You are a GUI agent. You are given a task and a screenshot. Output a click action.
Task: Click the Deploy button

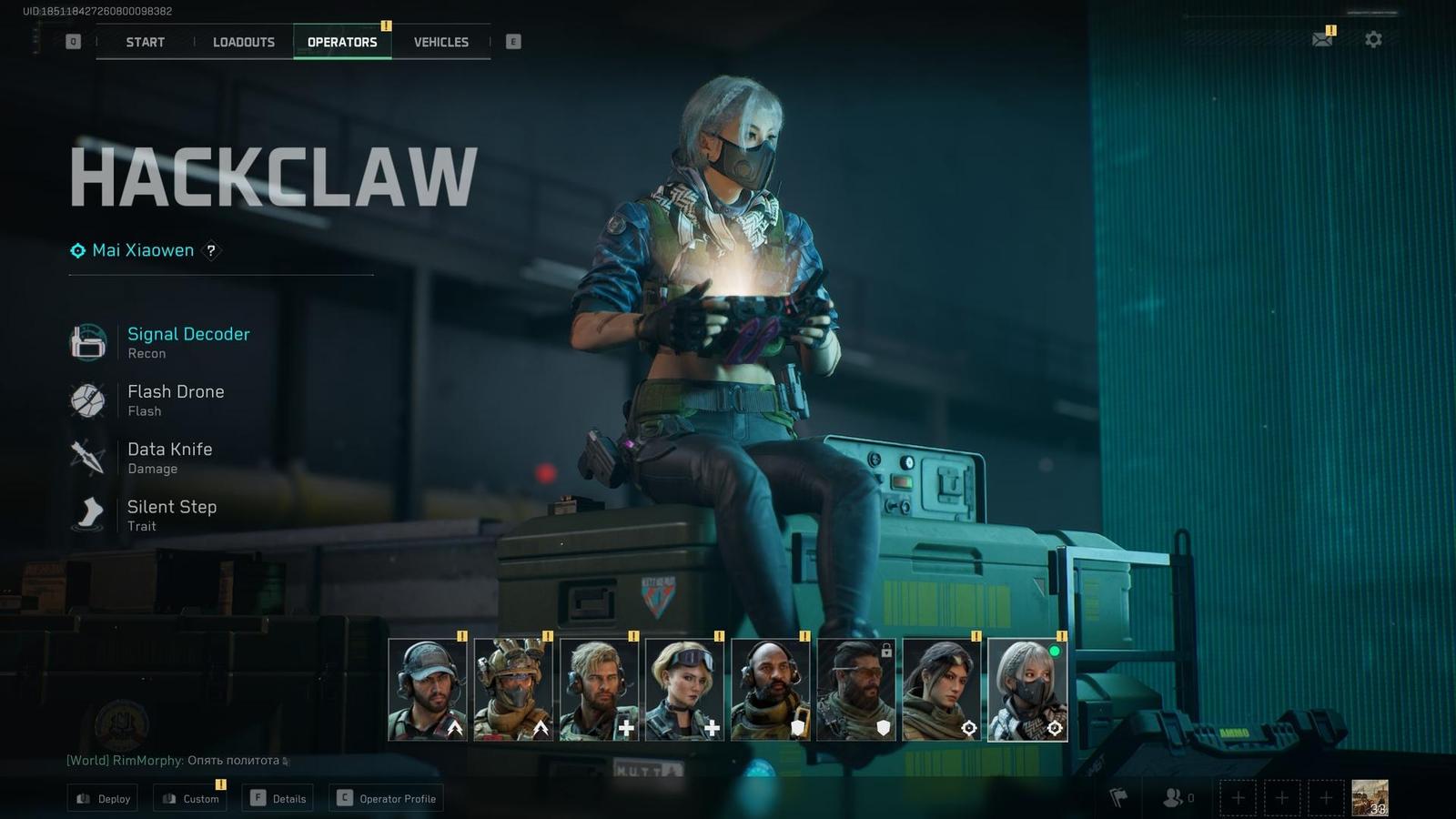103,798
